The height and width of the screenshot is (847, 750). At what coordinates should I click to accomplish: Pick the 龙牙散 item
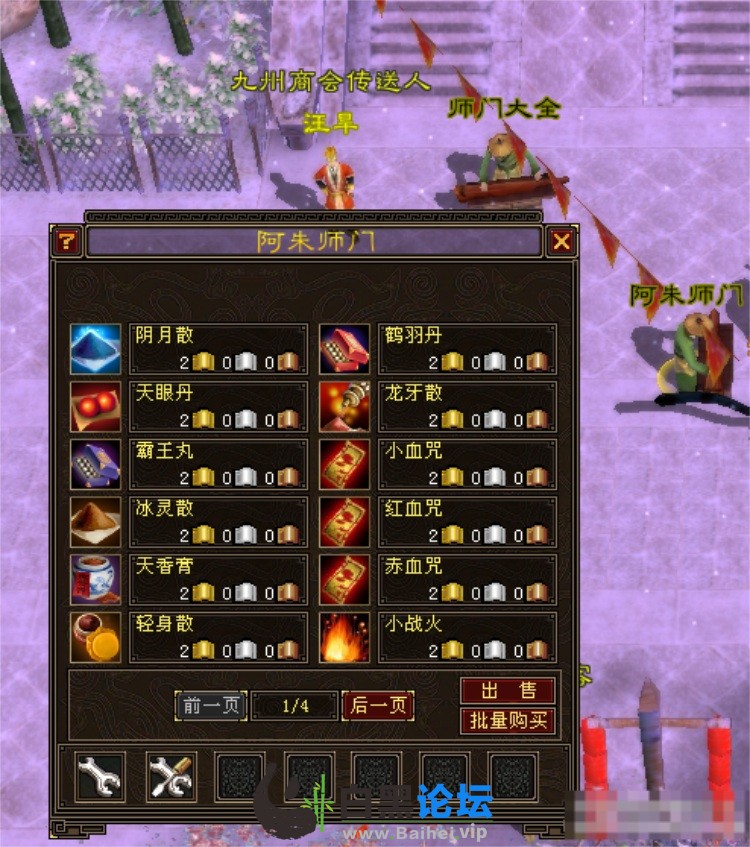pos(344,407)
